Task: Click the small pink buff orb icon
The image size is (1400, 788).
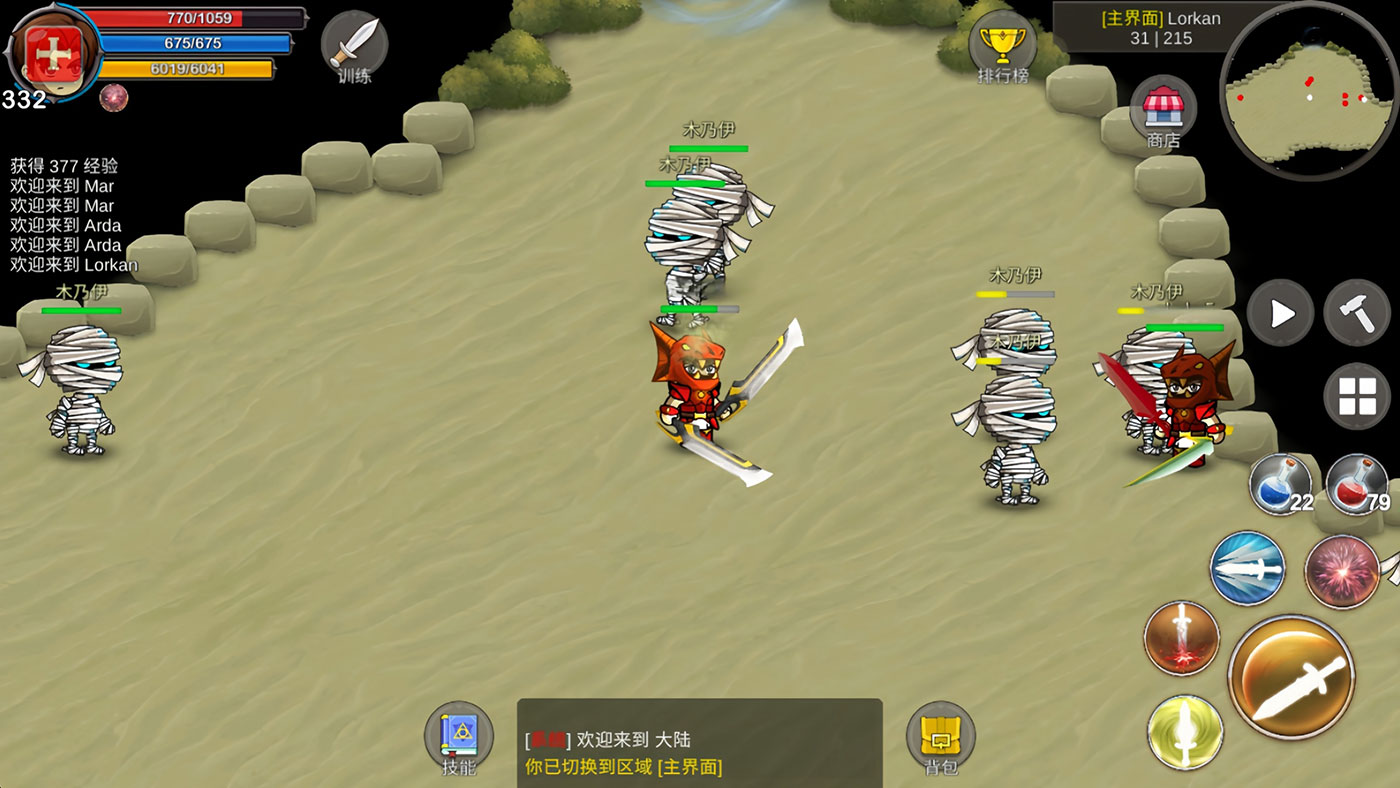Action: [x=113, y=97]
